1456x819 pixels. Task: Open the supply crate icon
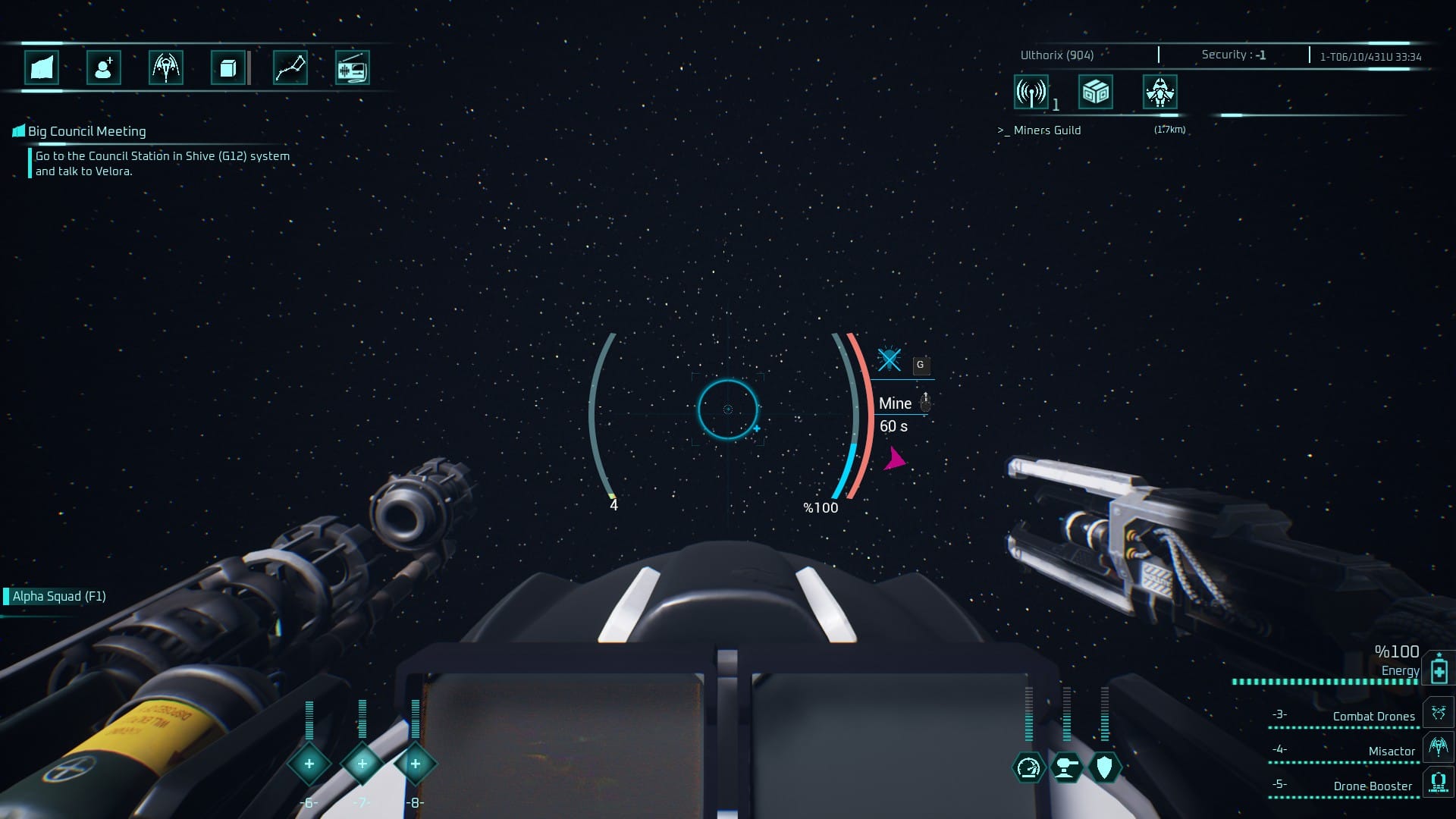tap(1096, 93)
